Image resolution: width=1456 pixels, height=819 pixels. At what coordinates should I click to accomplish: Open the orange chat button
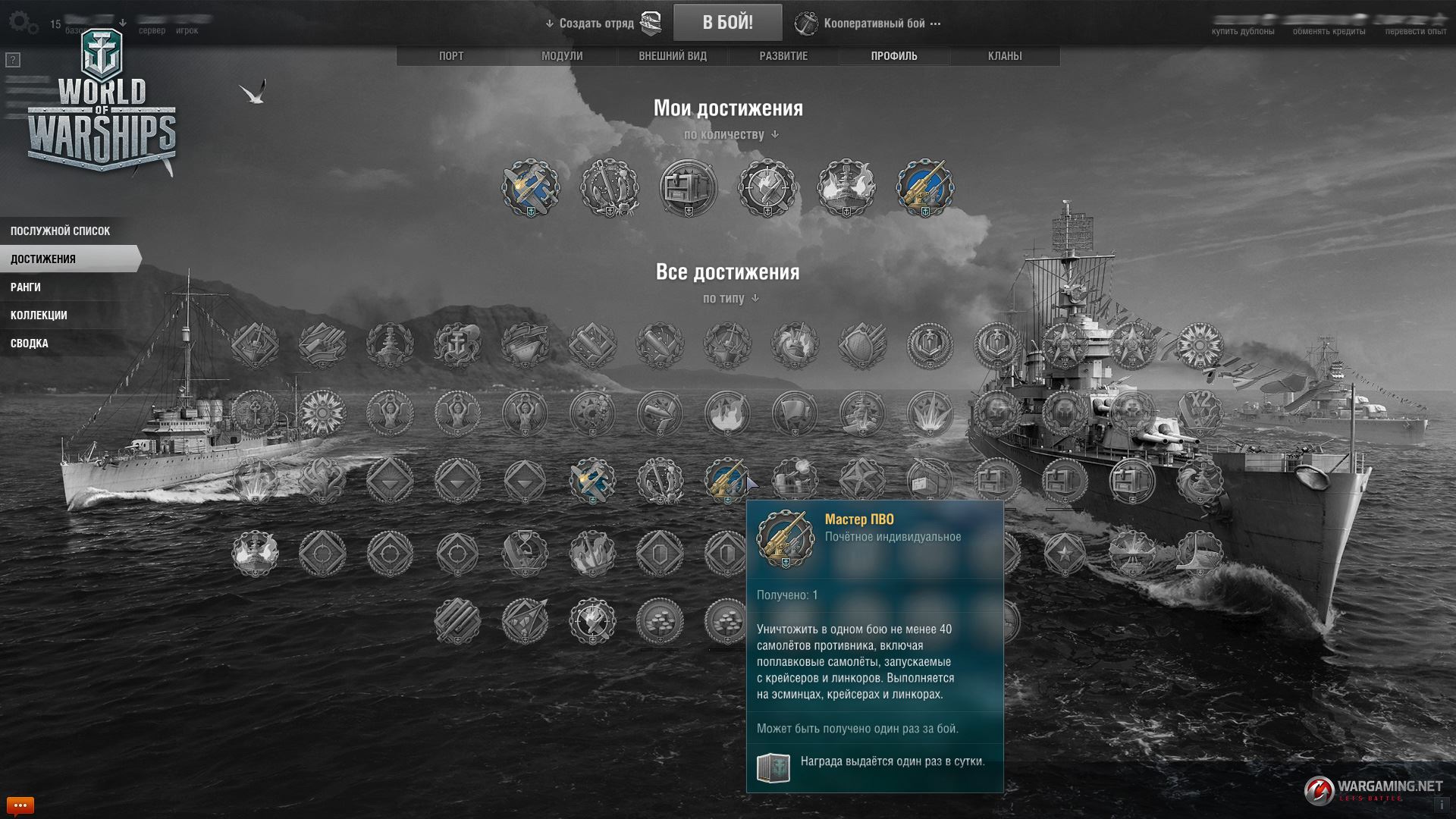coord(20,805)
